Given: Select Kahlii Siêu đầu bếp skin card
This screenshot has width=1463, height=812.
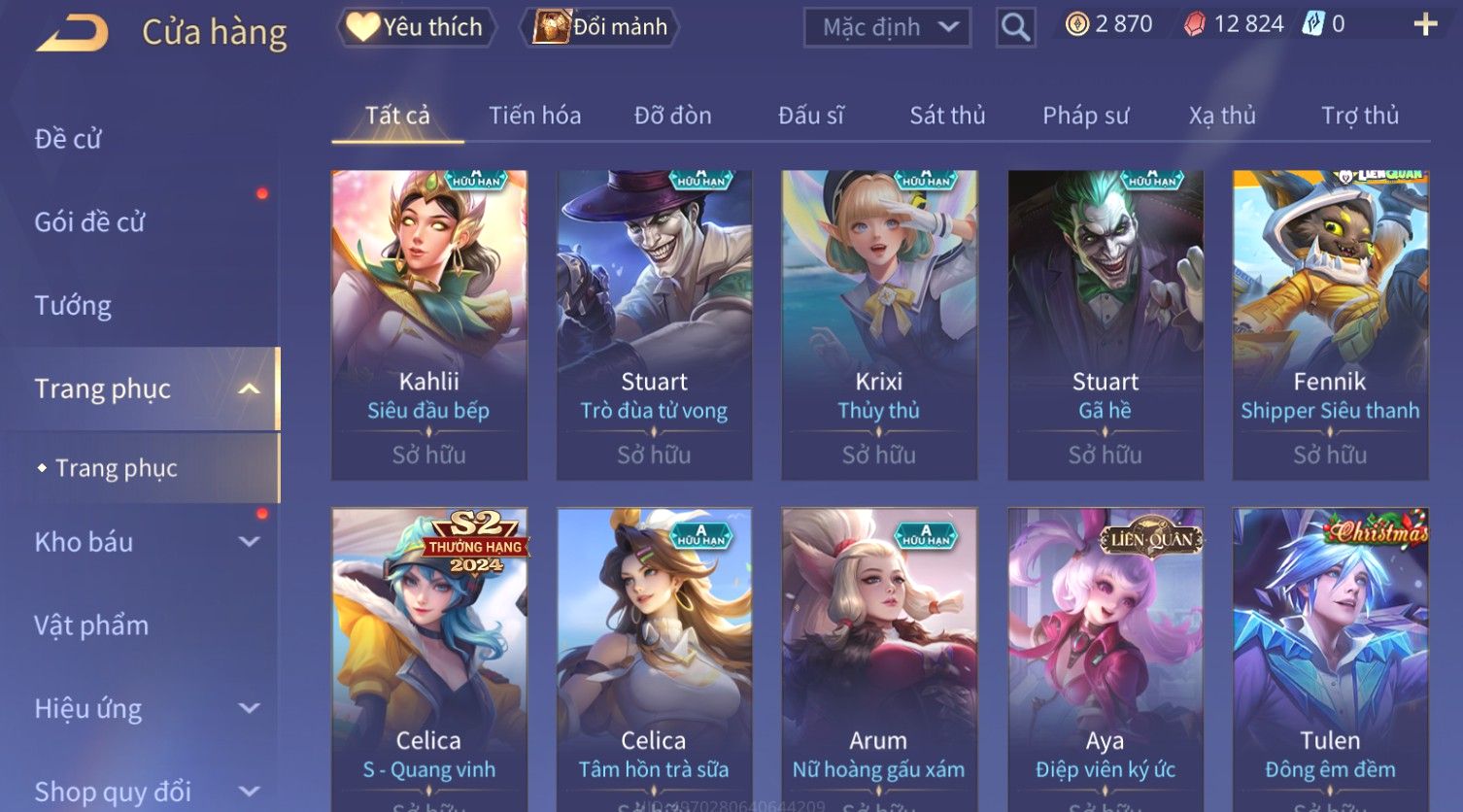Looking at the screenshot, I should [x=429, y=324].
